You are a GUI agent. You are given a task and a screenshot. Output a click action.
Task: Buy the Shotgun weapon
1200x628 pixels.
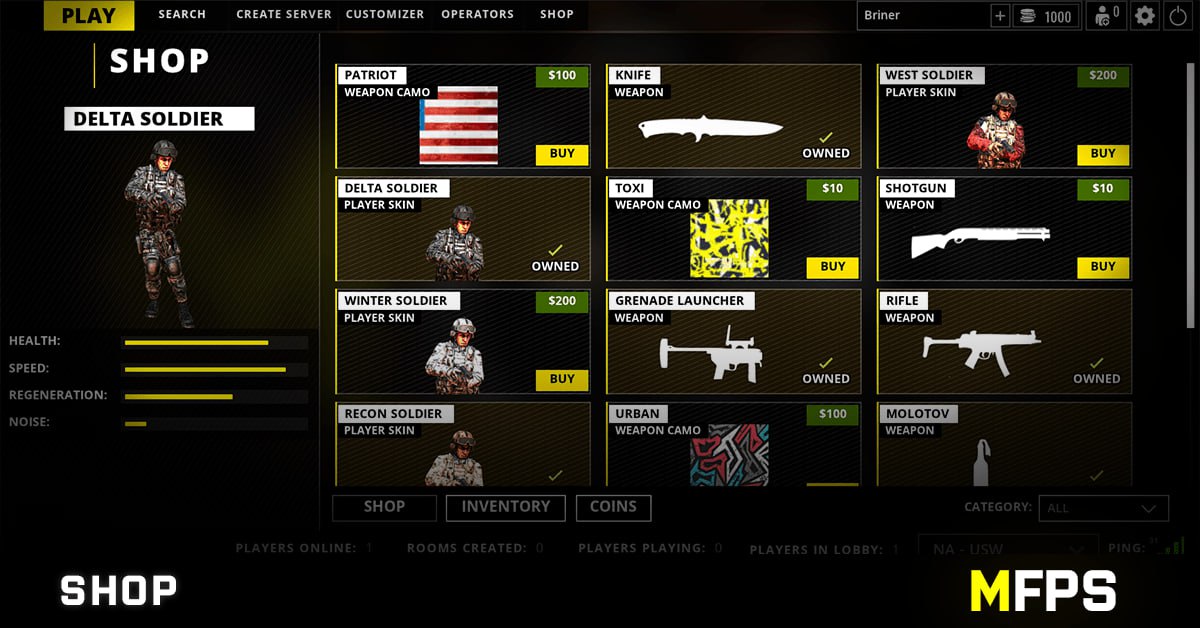[x=1103, y=267]
